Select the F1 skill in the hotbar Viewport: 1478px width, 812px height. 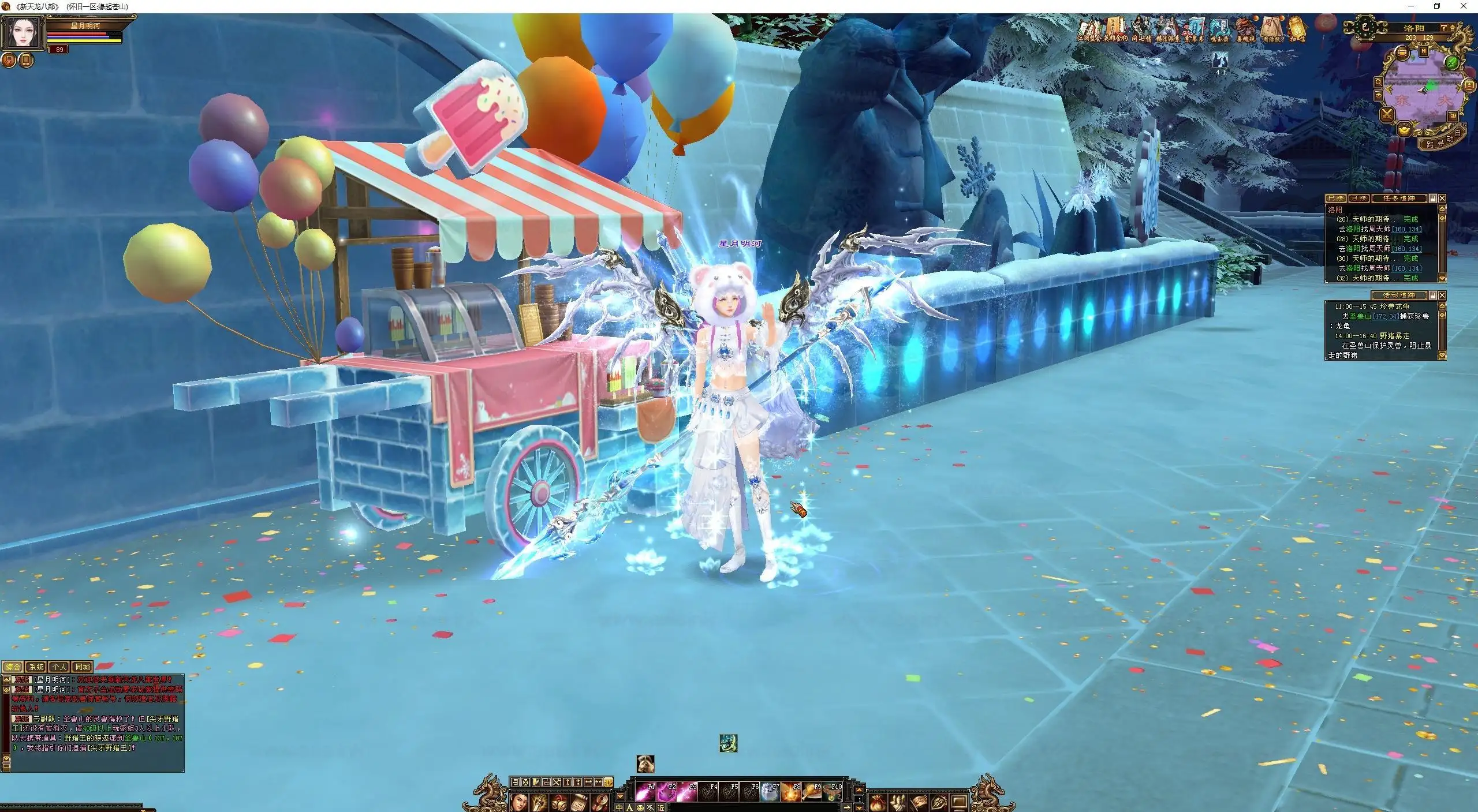[x=644, y=792]
